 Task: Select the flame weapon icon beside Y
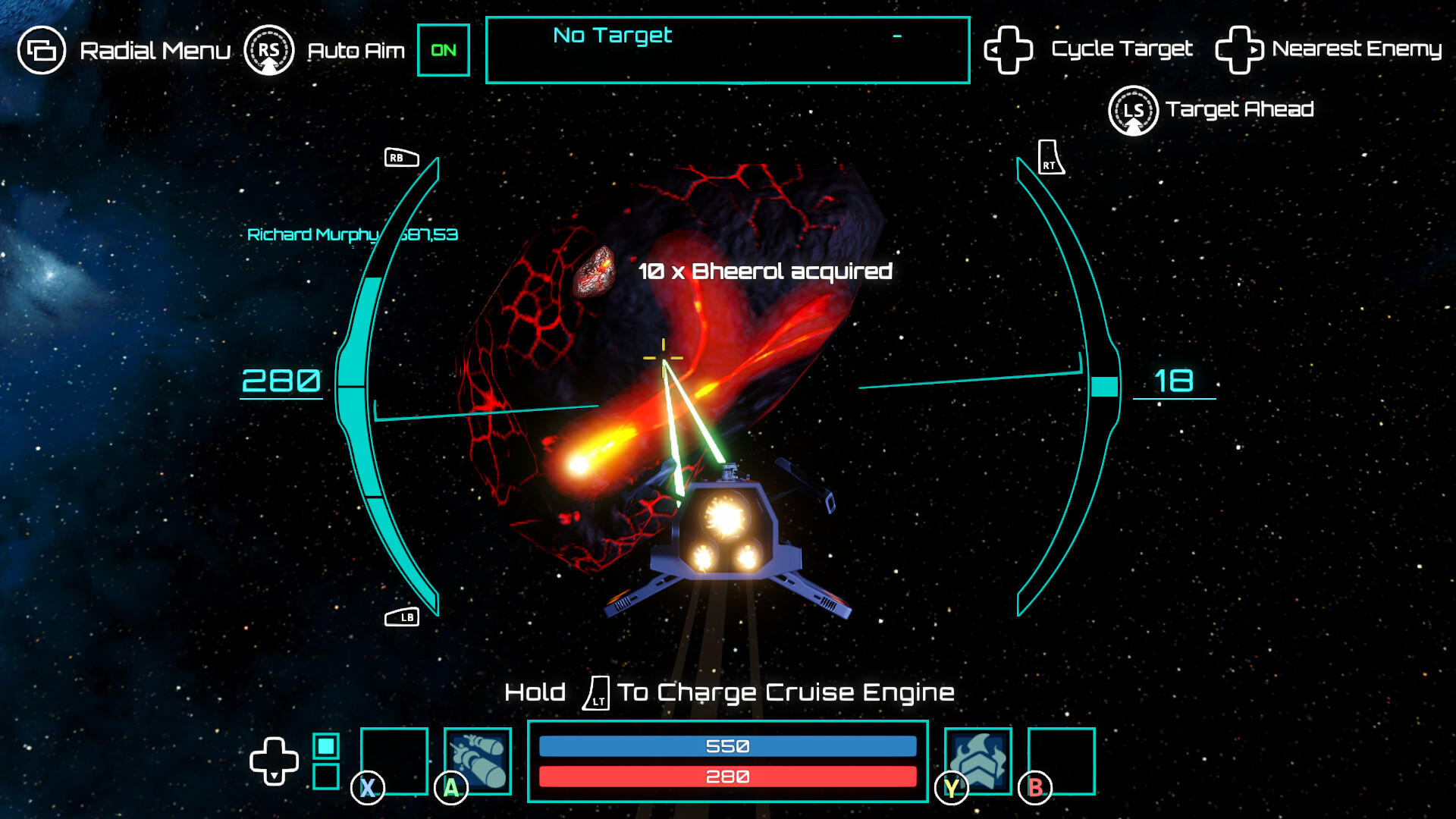979,761
